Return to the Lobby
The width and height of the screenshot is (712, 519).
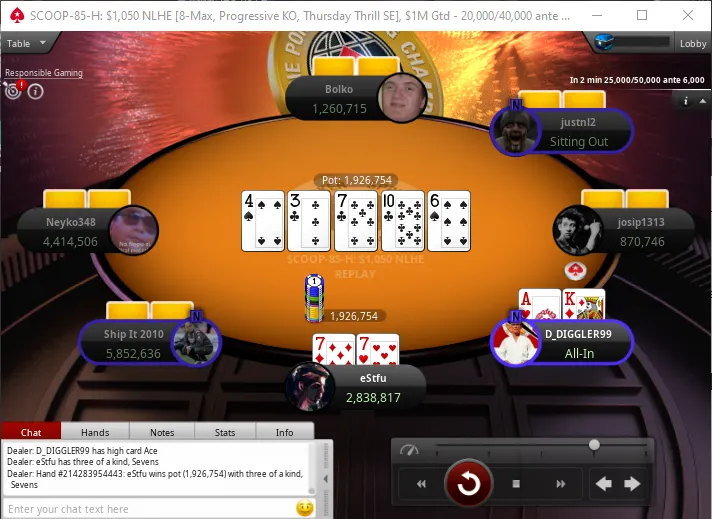[x=693, y=44]
